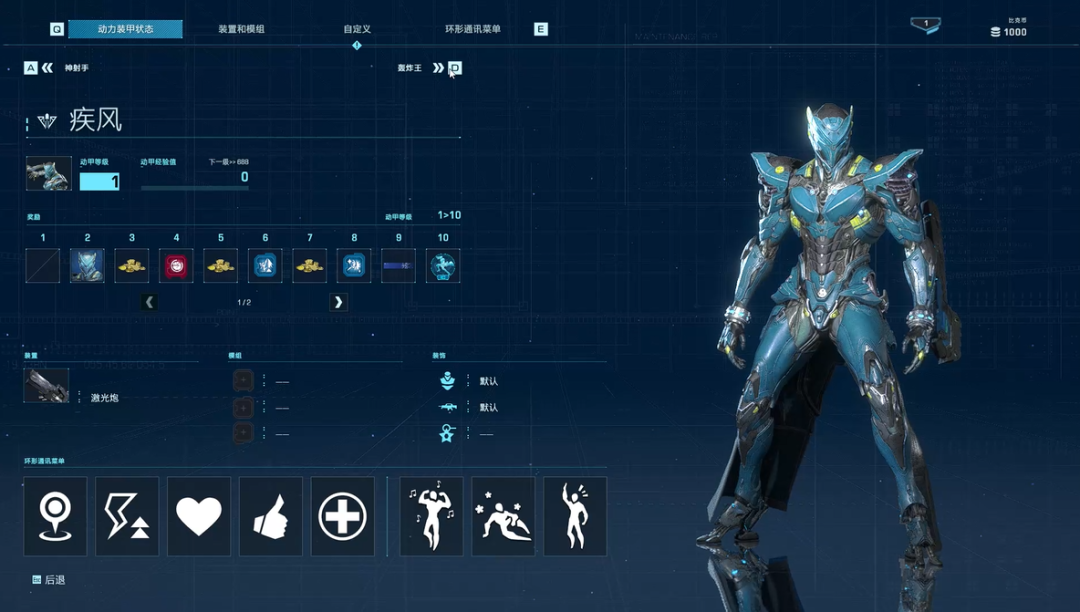This screenshot has width=1080, height=612.
Task: Choose the heart comms icon
Action: [x=199, y=516]
